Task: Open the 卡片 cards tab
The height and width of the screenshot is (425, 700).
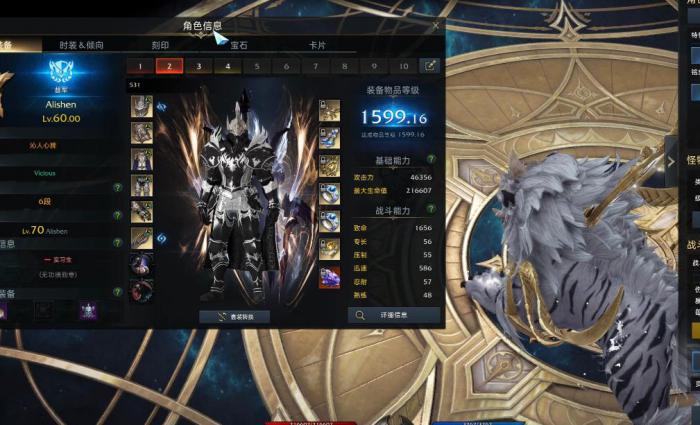Action: pyautogui.click(x=317, y=45)
